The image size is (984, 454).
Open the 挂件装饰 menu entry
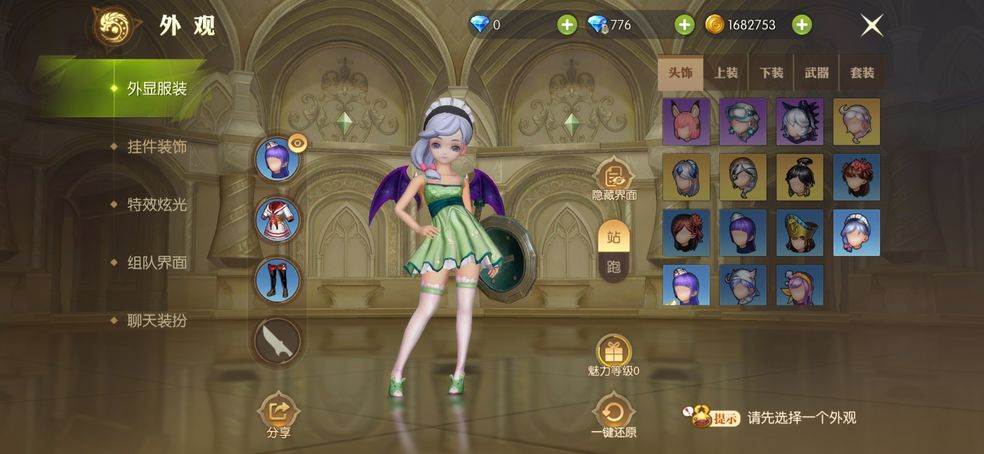click(x=157, y=147)
